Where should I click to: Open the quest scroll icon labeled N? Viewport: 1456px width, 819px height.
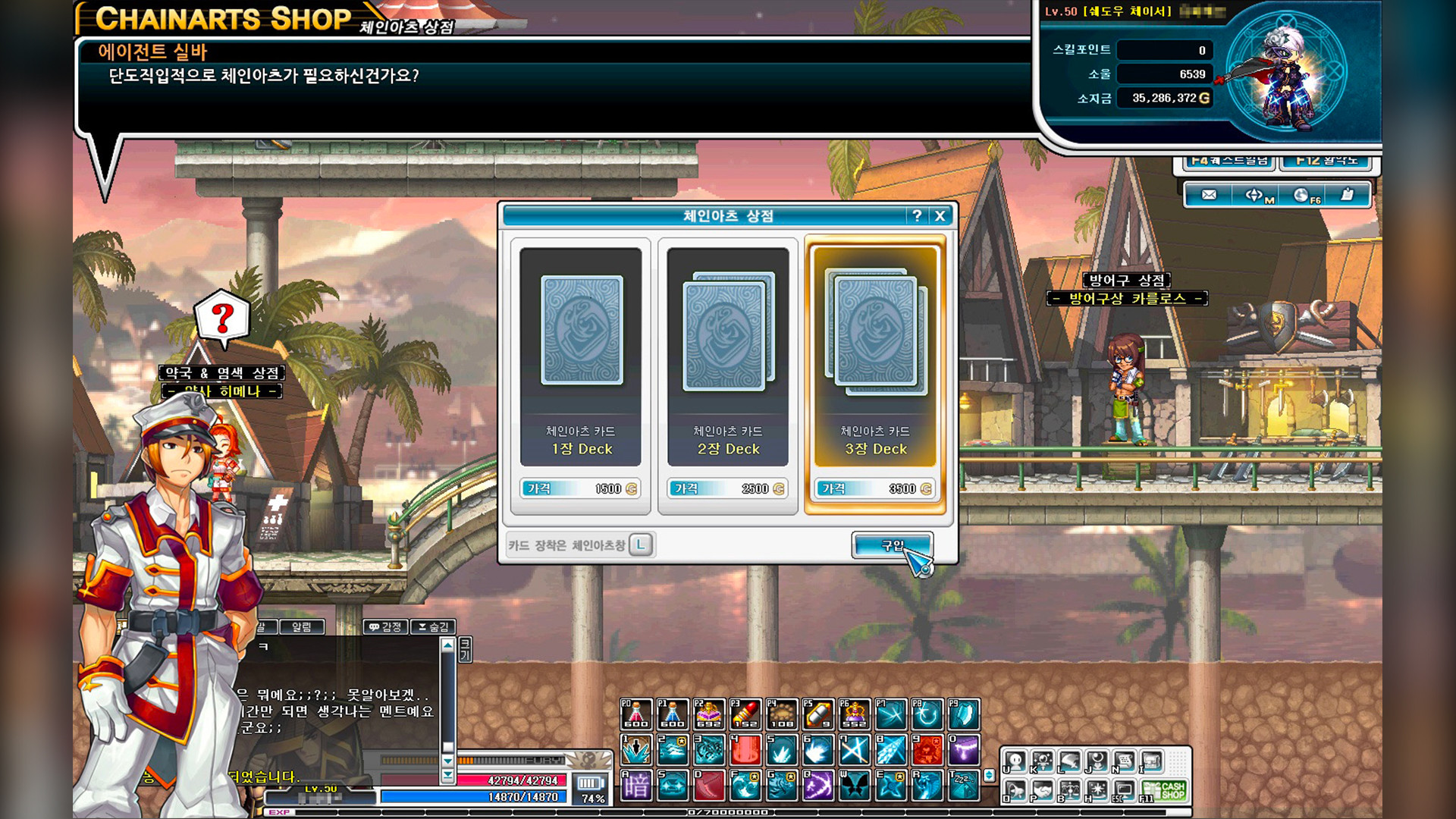1123,761
